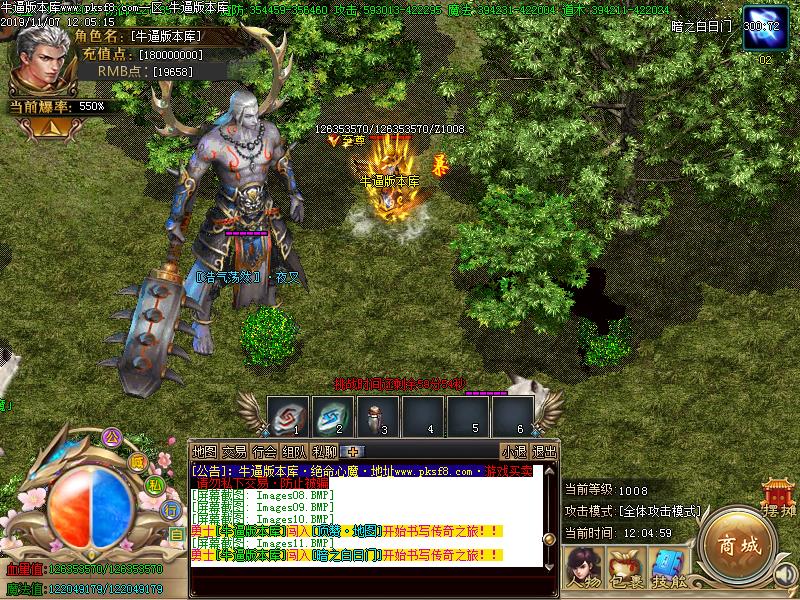
Task: Click the 退出 exit button
Action: 544,451
